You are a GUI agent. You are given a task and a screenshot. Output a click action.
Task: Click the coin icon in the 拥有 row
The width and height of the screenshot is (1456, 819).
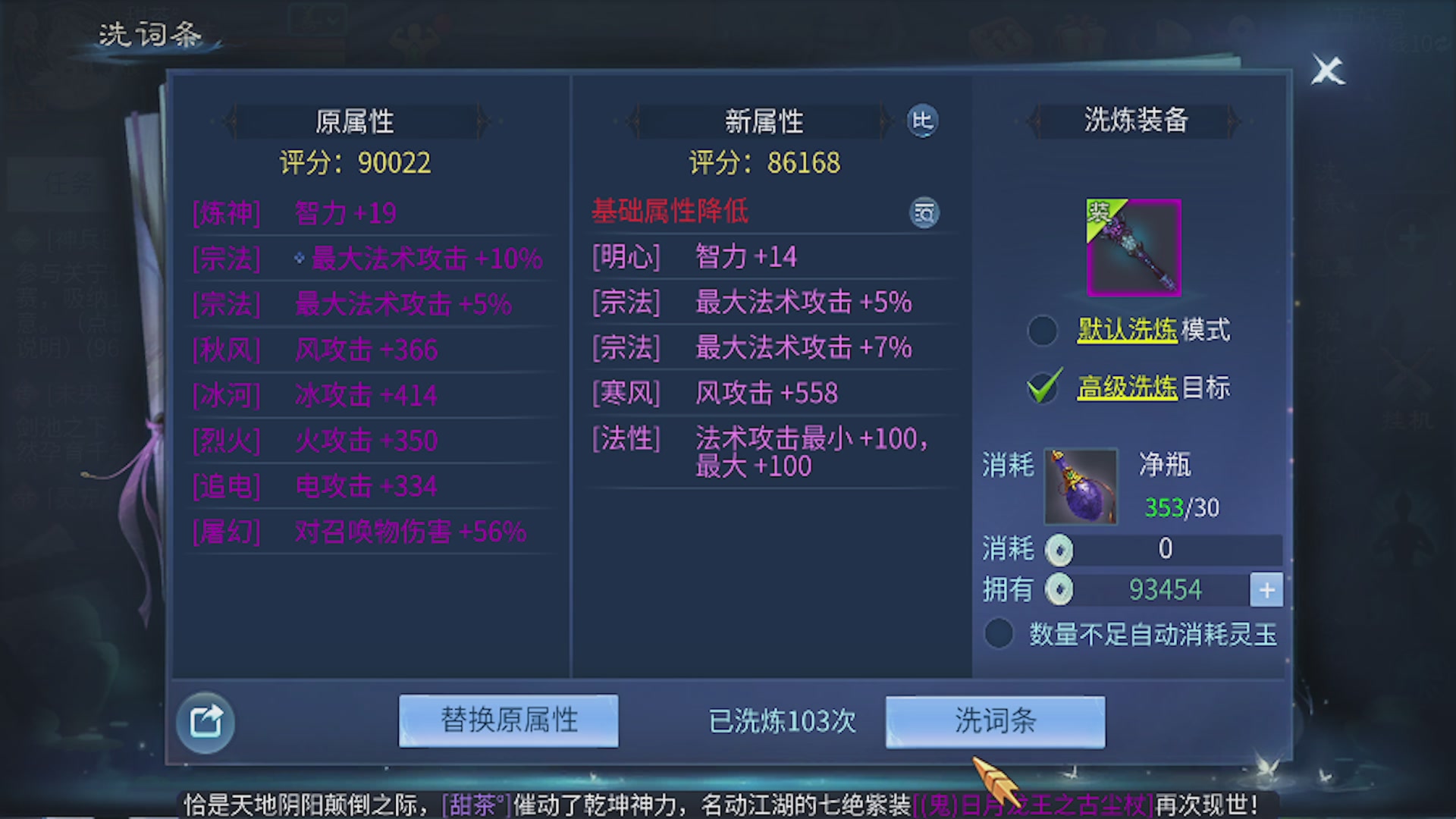[1060, 588]
